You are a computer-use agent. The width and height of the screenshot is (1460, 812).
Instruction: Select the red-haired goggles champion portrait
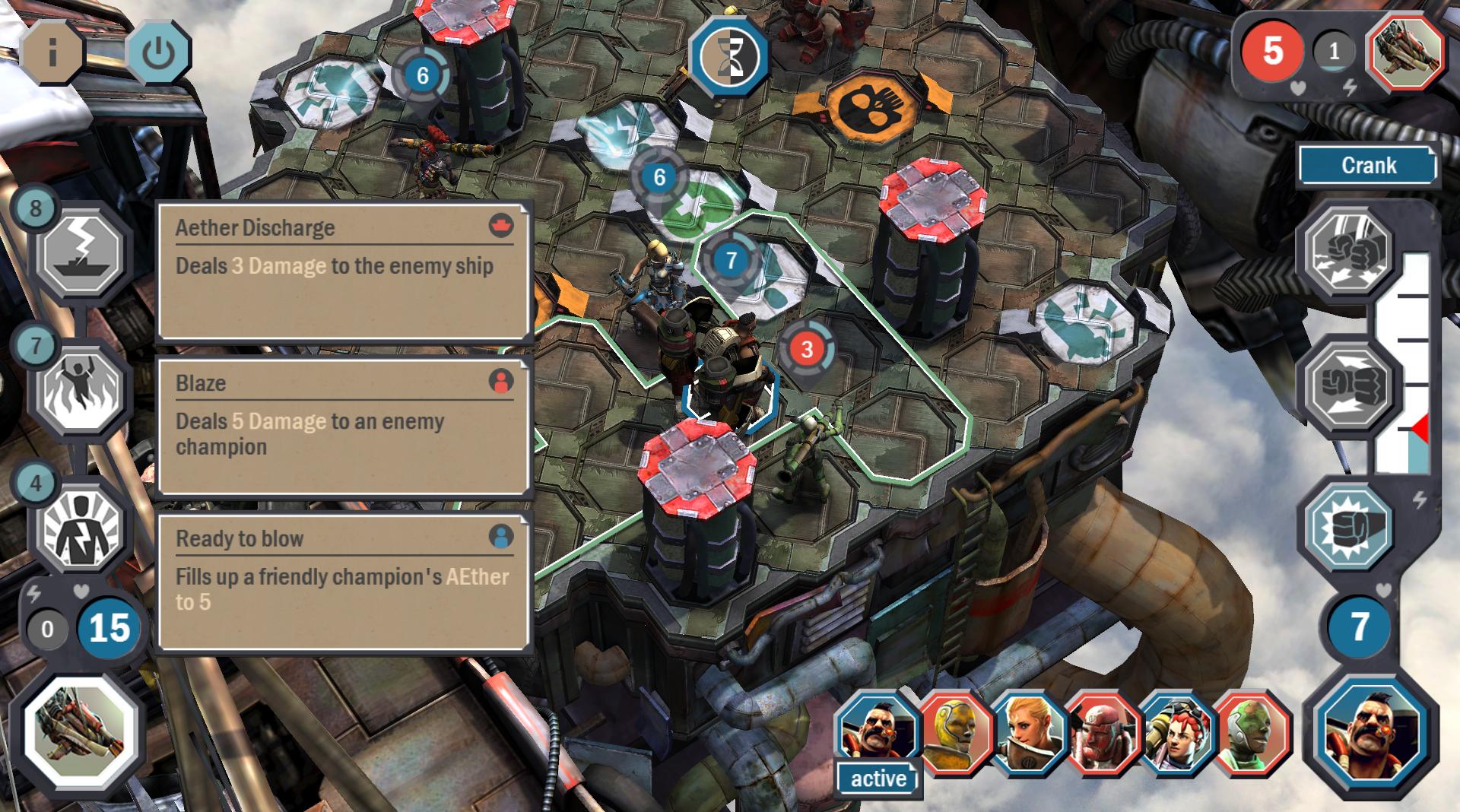(x=1177, y=733)
